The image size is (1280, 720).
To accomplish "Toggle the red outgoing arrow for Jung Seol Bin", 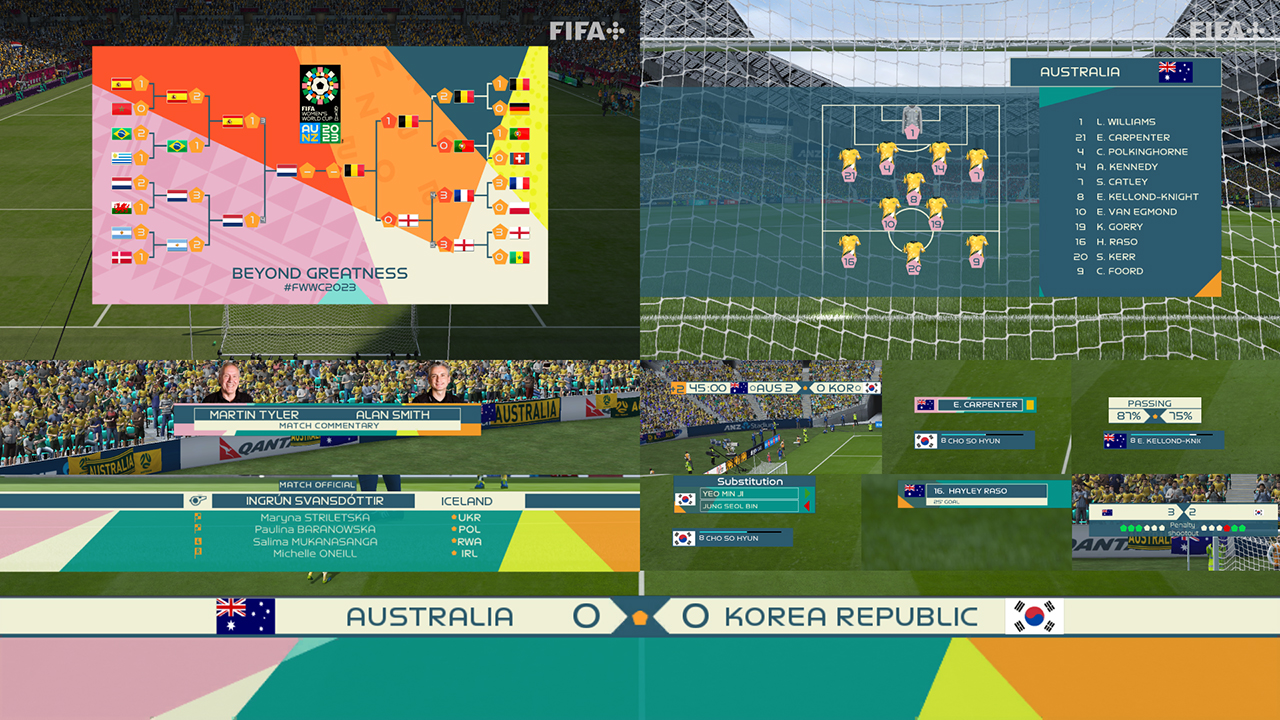I will 806,505.
